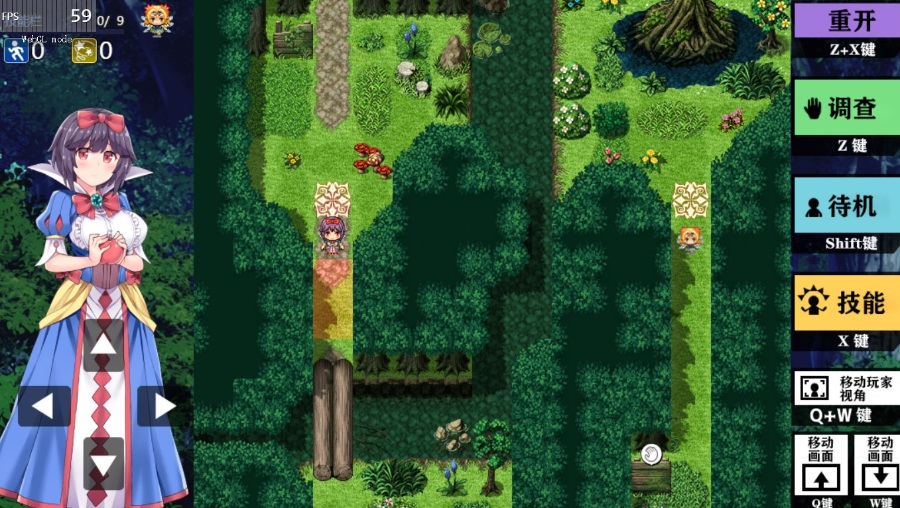Use the orange 技能 skill button

pyautogui.click(x=845, y=302)
